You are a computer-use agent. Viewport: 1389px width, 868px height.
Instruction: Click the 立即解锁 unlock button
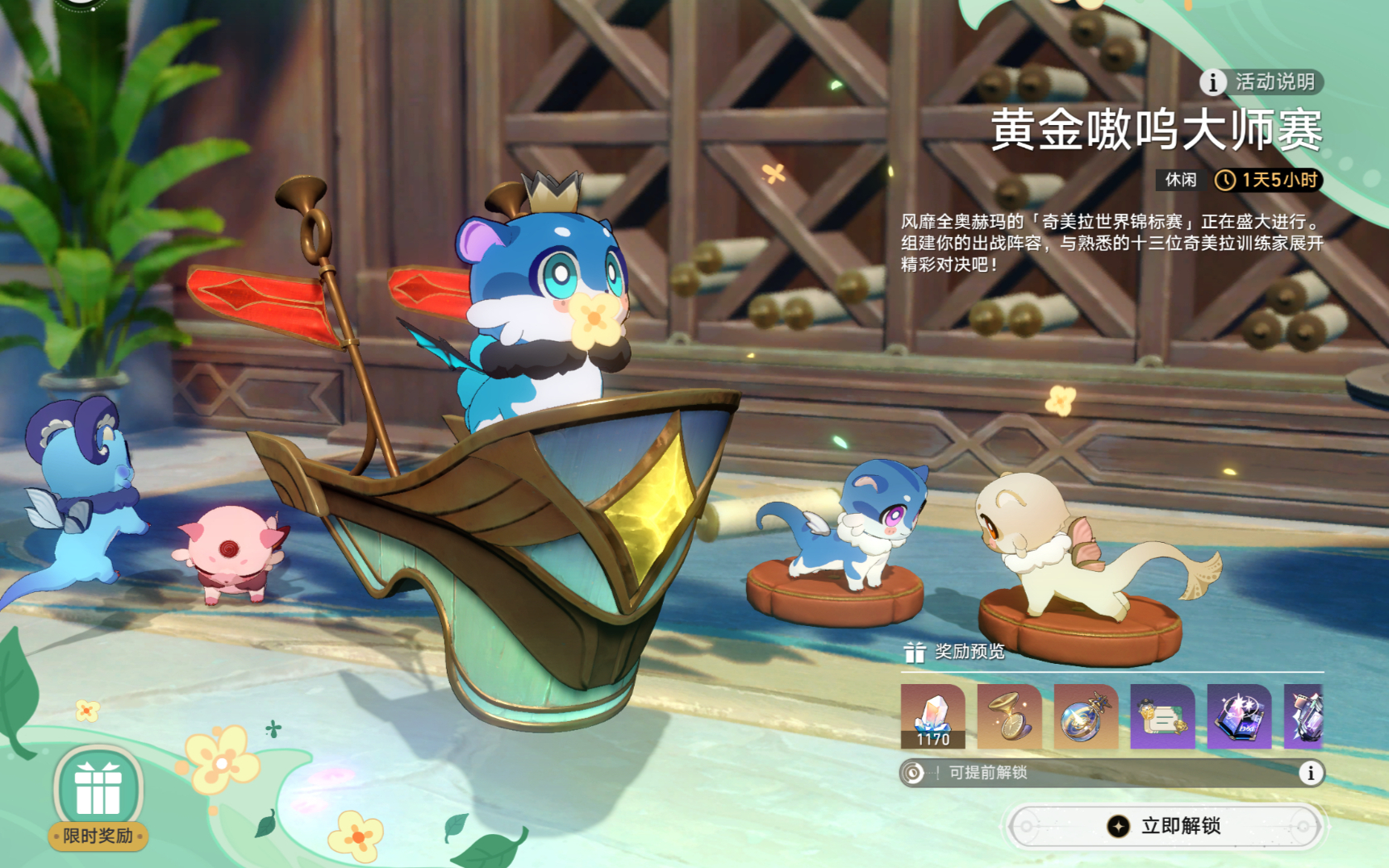(x=1166, y=826)
